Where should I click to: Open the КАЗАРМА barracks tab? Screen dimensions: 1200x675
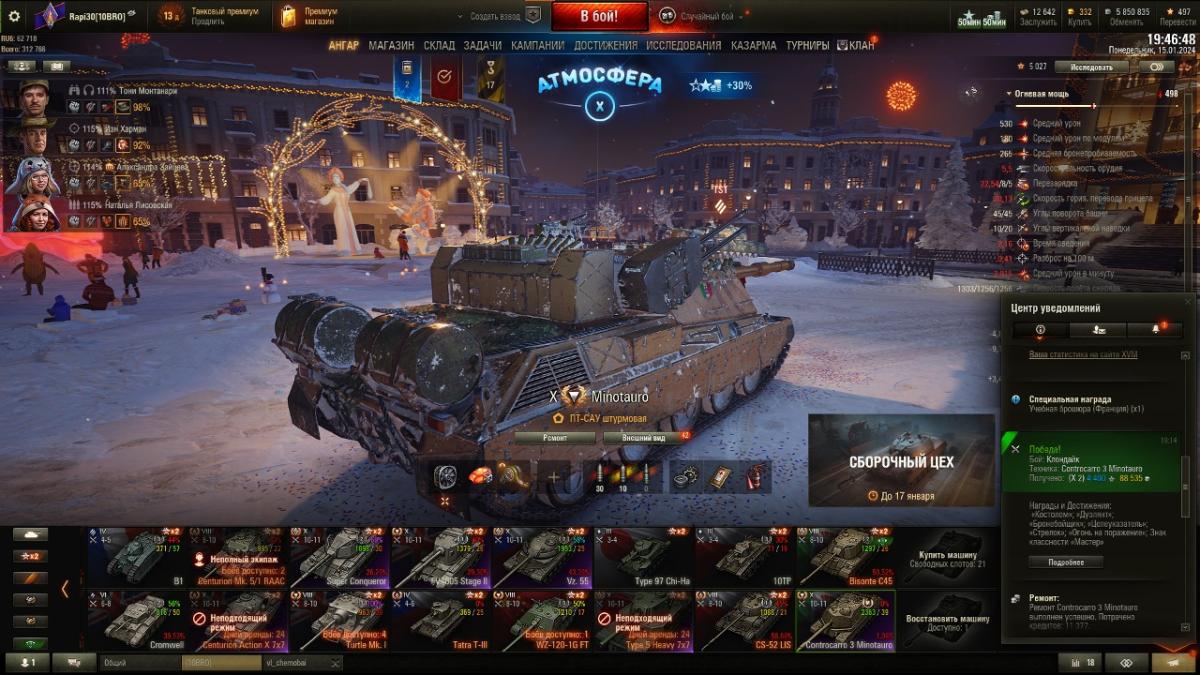753,46
